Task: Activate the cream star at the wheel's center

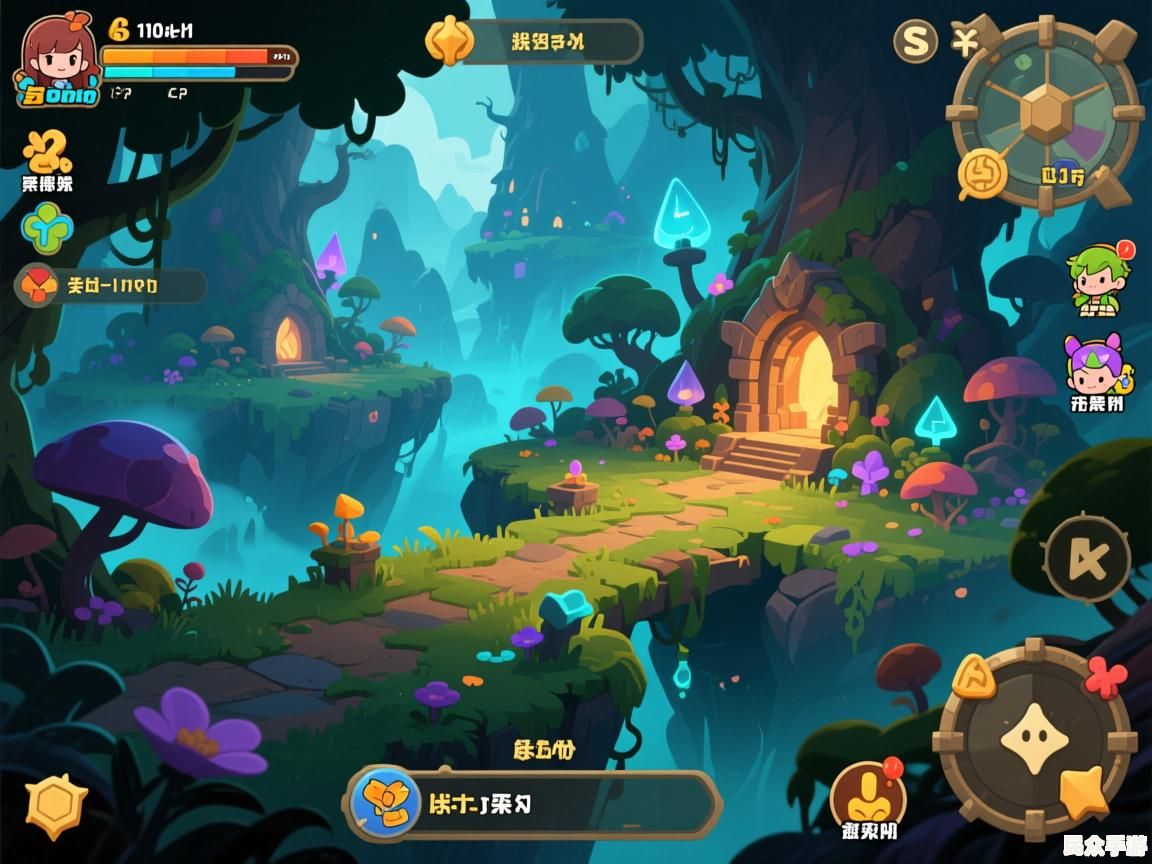Action: [1034, 740]
